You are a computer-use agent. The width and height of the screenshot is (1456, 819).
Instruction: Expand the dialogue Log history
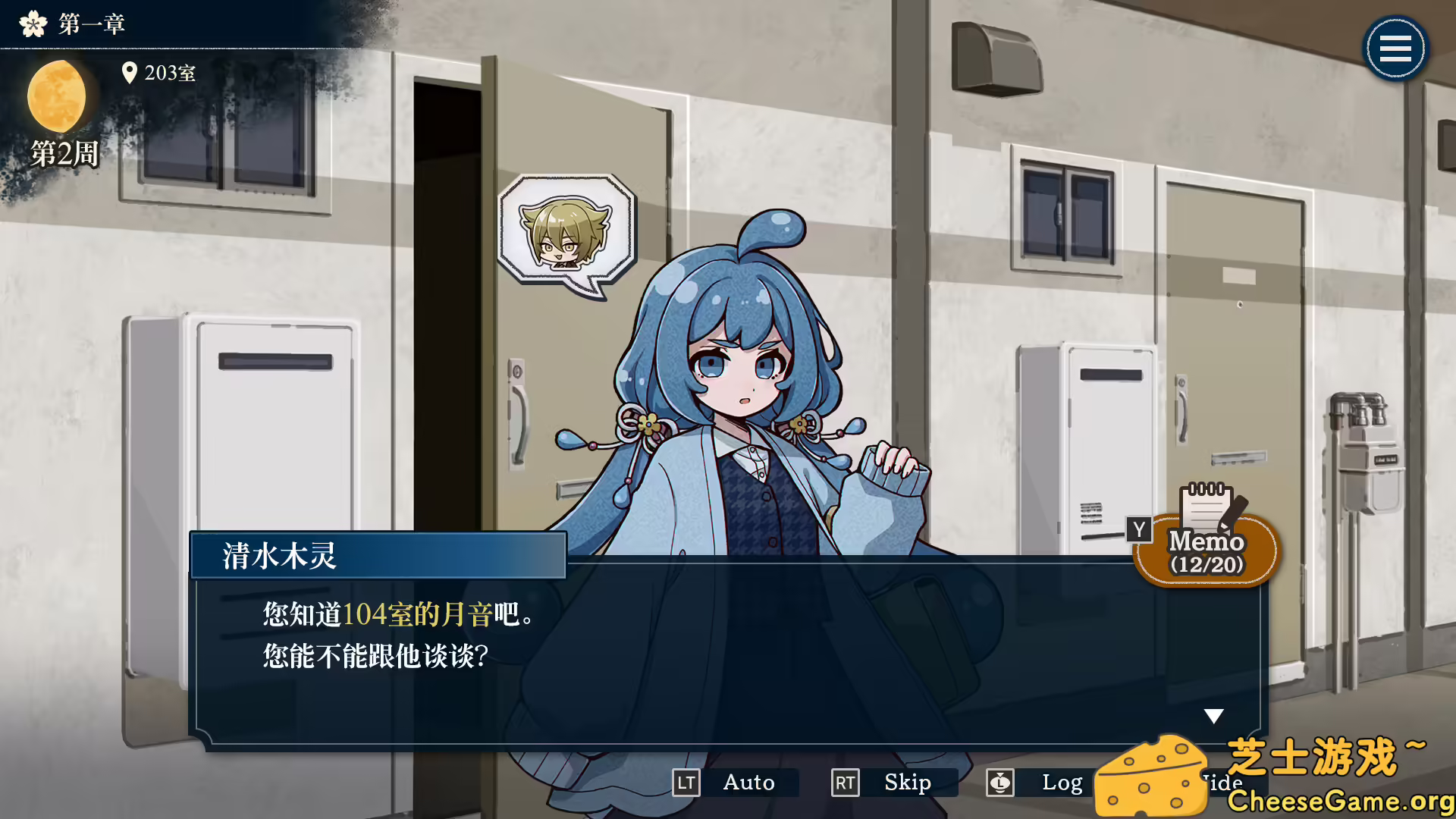coord(1064,783)
